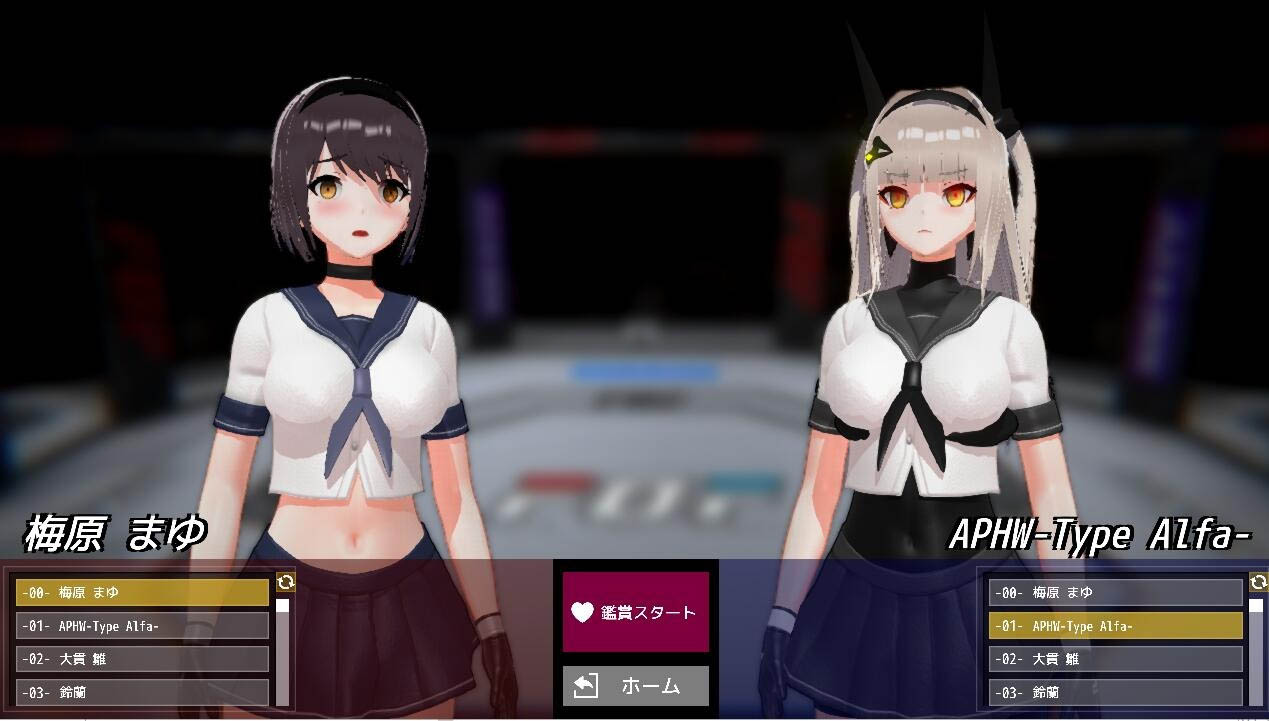This screenshot has height=721, width=1269.
Task: Click the right character list scrollbar
Action: click(x=1256, y=650)
